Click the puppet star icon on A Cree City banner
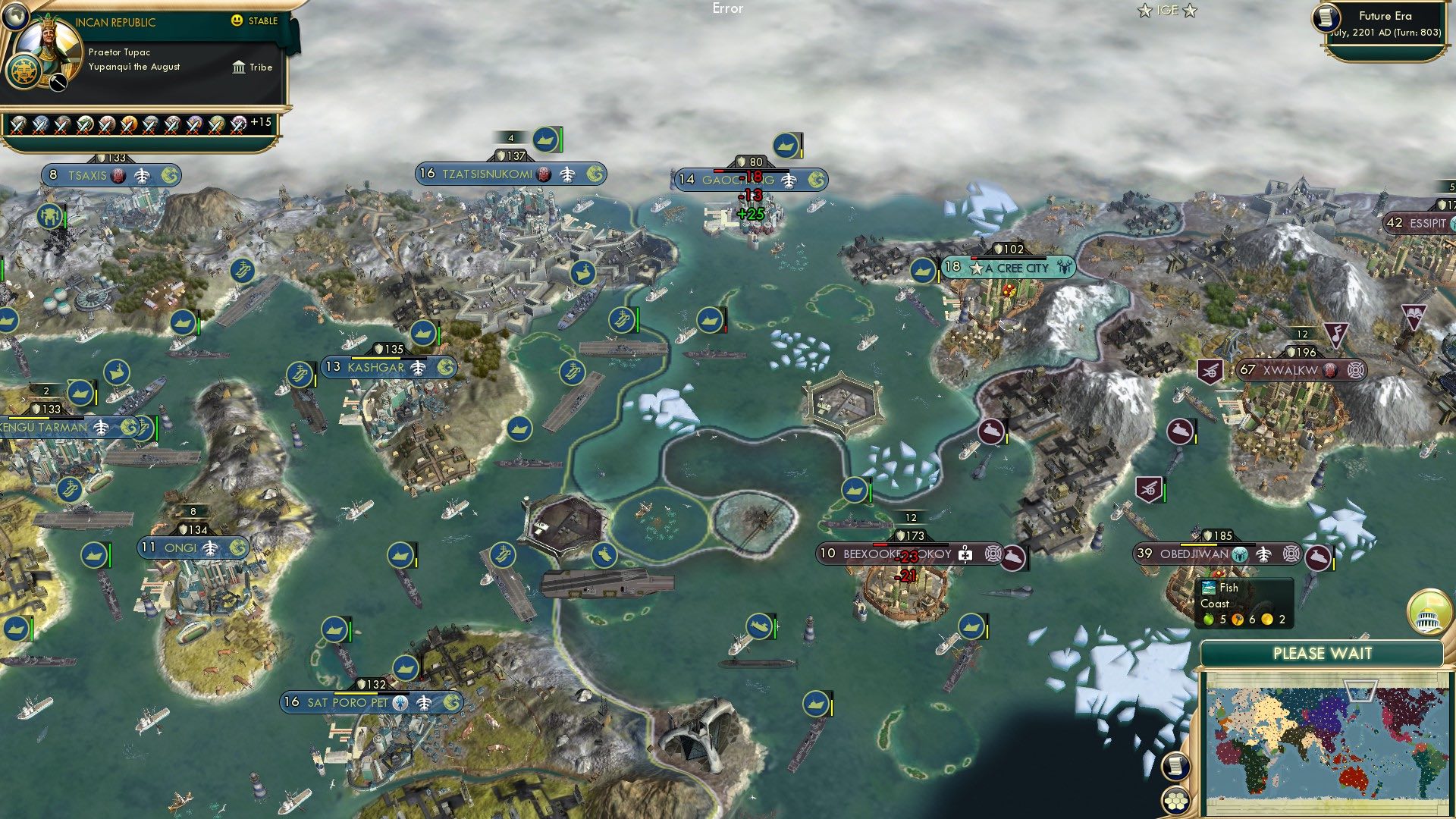The height and width of the screenshot is (819, 1456). tap(977, 268)
